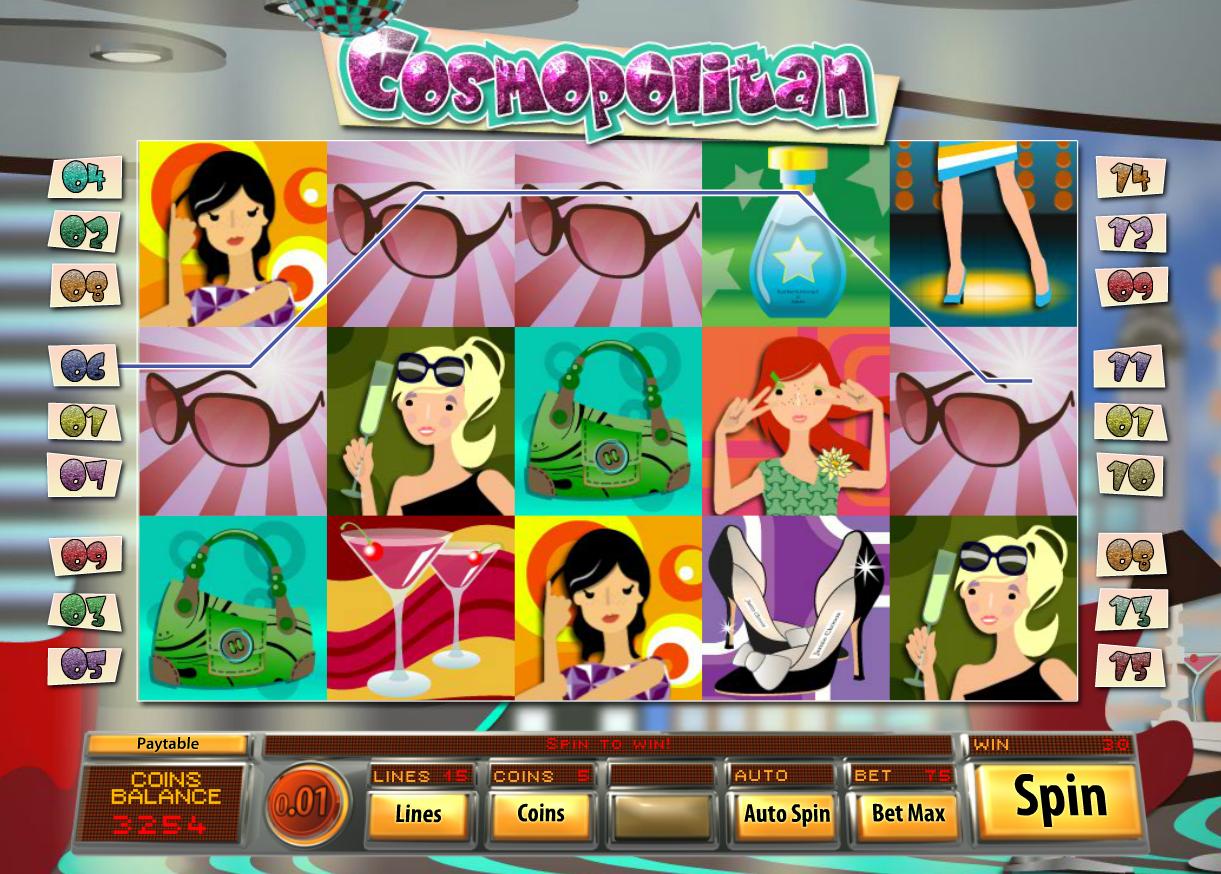Select payline marker 04
1221x874 pixels.
click(85, 179)
